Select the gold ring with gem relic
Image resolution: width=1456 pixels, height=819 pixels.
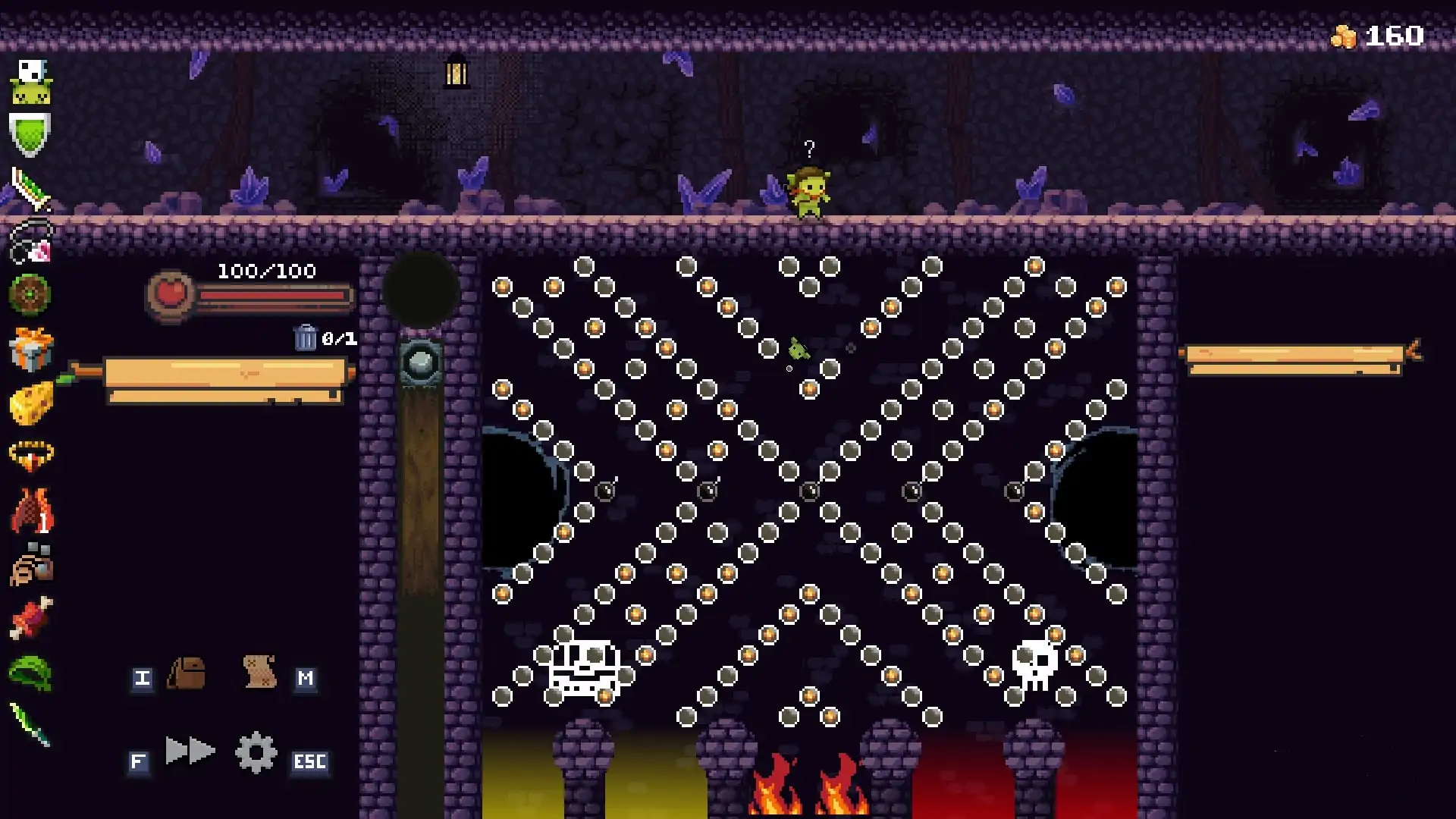tap(31, 457)
